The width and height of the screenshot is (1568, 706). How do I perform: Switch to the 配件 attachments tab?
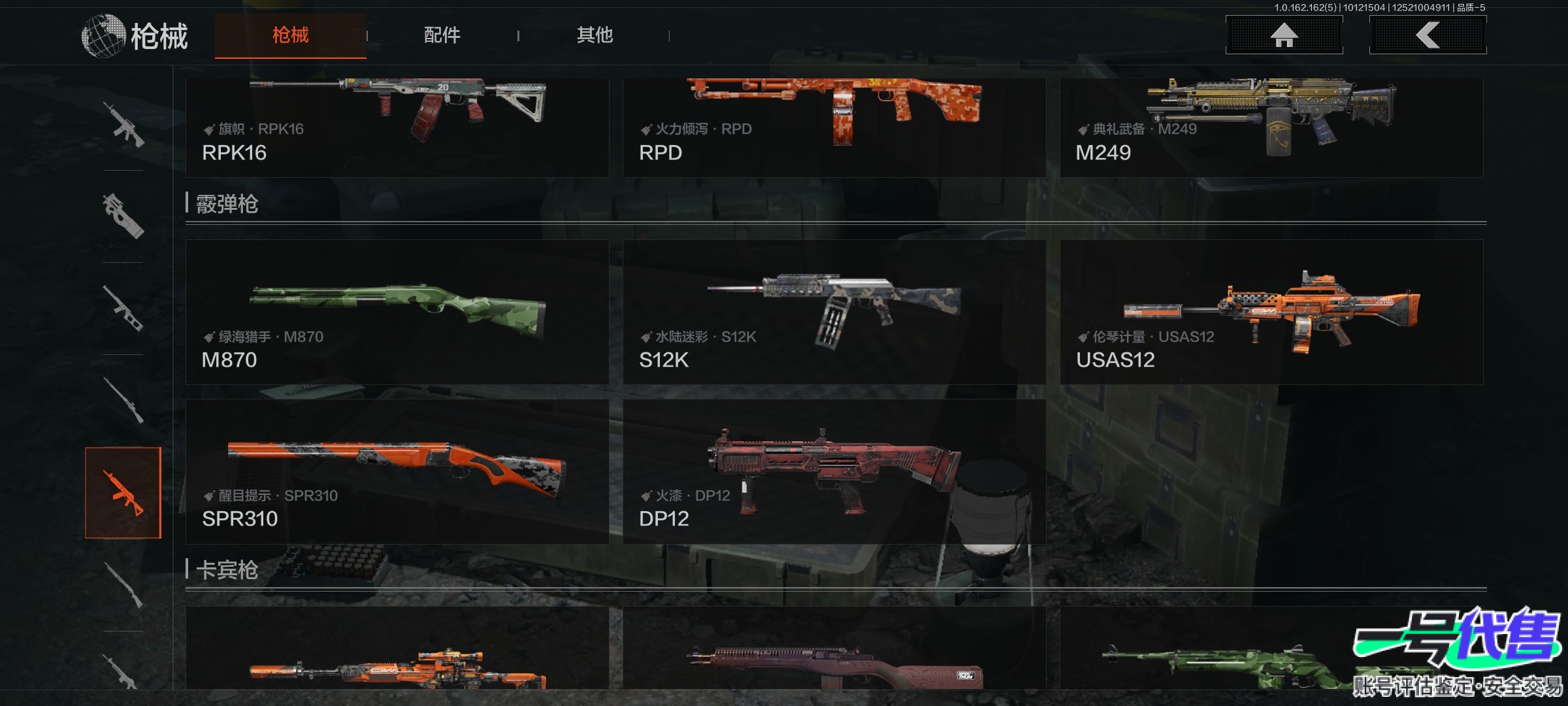coord(442,35)
